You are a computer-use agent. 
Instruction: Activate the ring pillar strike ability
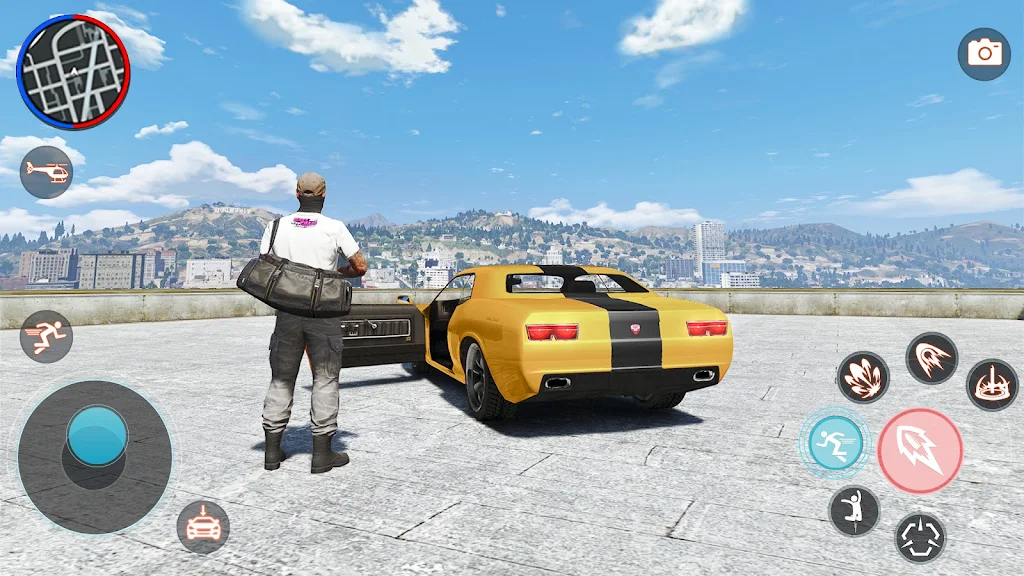click(x=992, y=385)
